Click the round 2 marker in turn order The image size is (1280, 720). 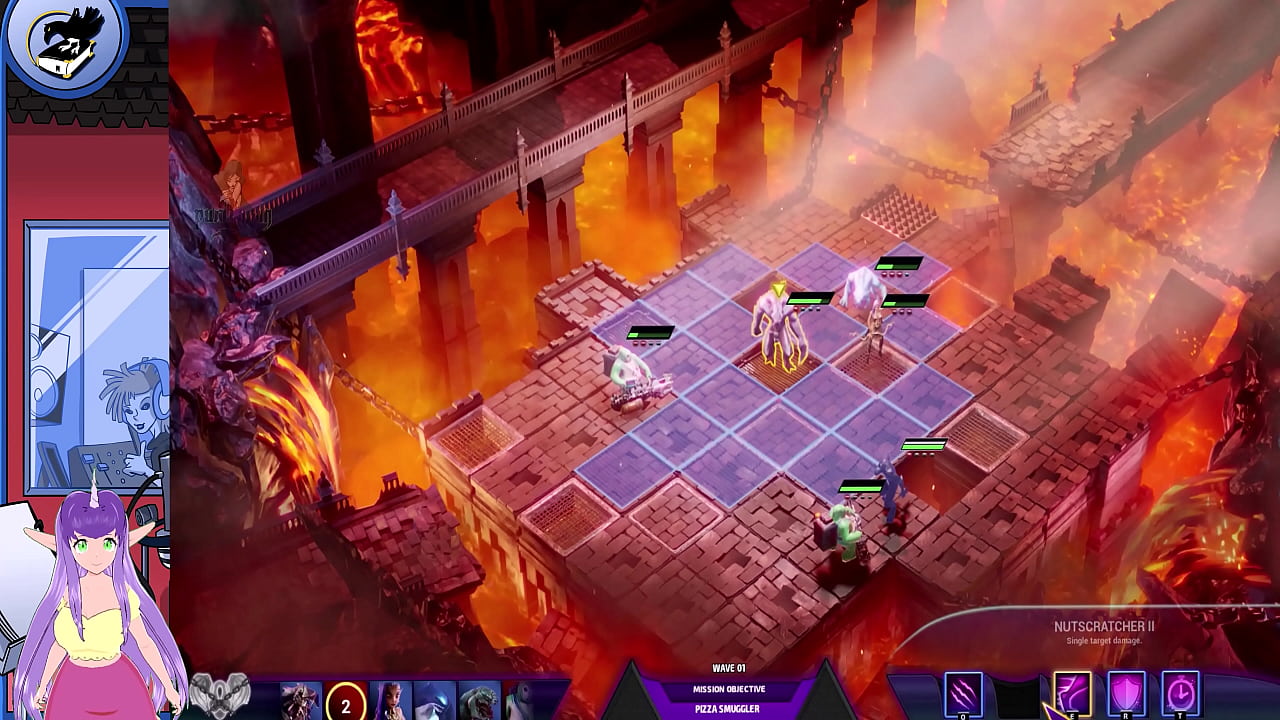(346, 704)
